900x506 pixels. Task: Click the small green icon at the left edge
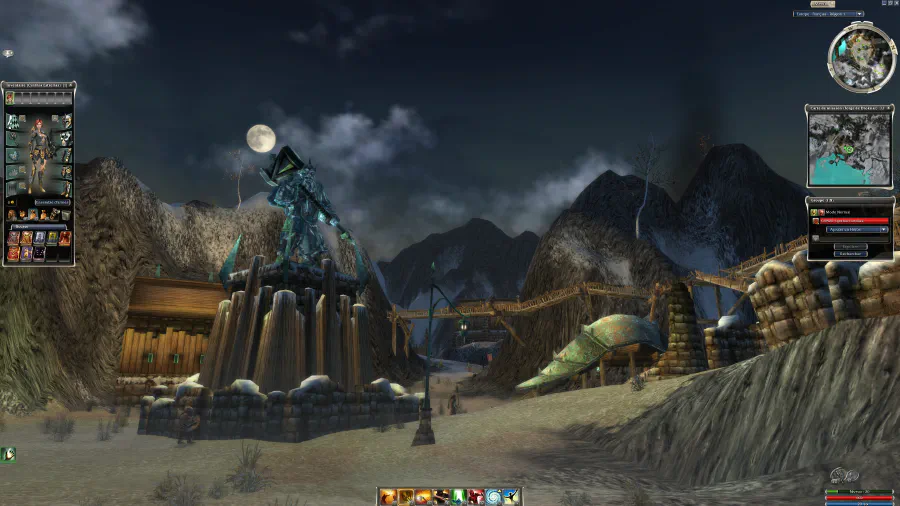point(8,454)
